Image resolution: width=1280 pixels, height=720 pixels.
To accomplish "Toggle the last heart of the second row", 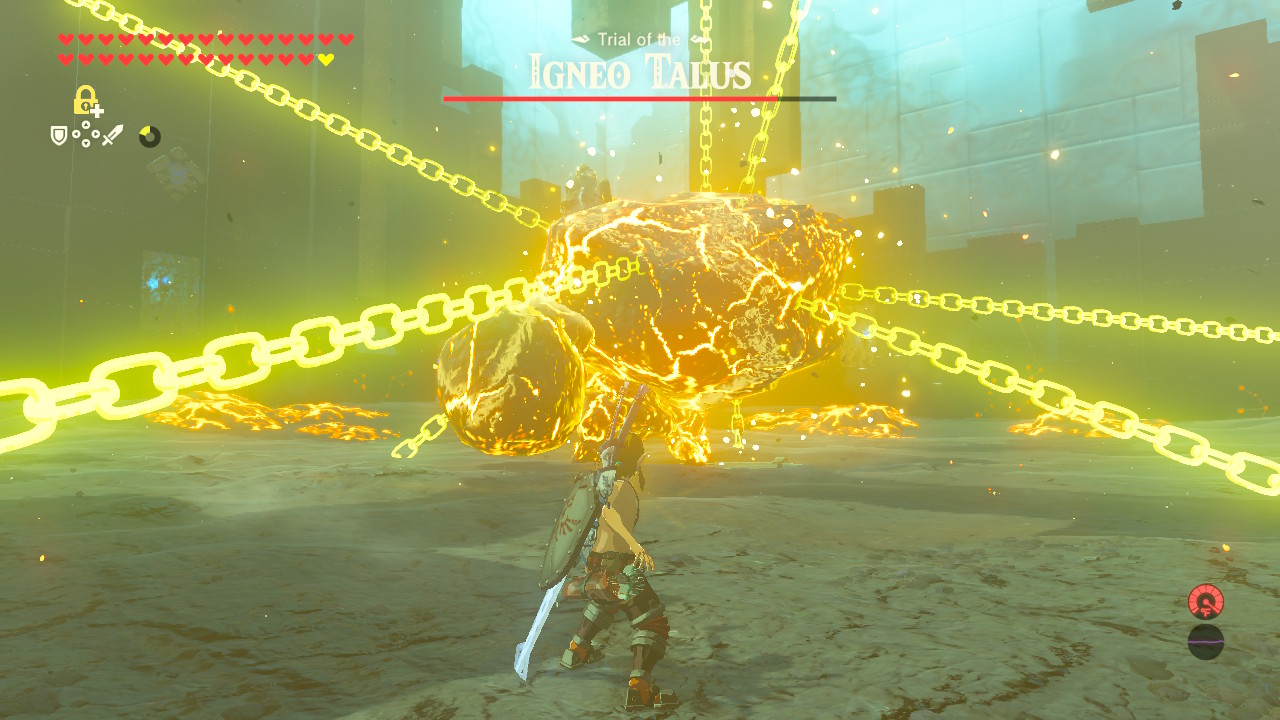I will click(x=325, y=59).
